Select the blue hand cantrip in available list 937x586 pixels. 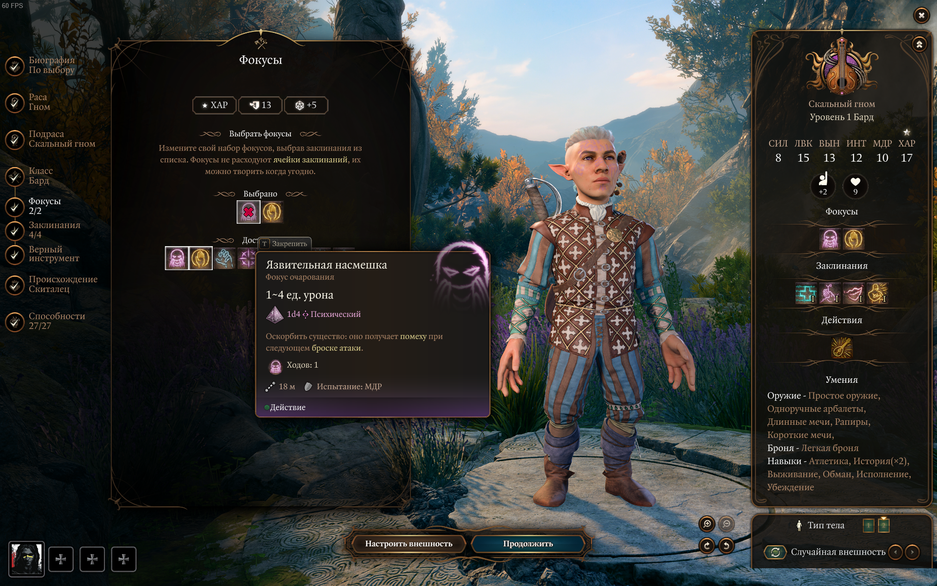224,258
